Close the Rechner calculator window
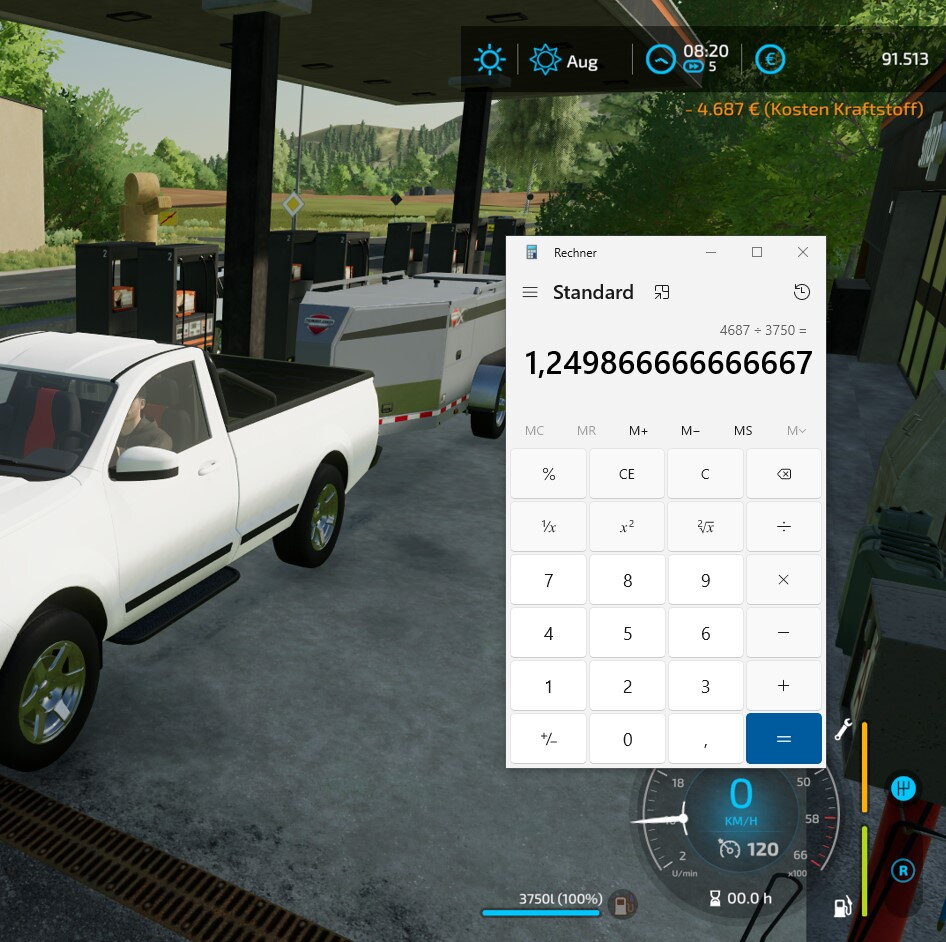Image resolution: width=946 pixels, height=942 pixels. point(802,253)
